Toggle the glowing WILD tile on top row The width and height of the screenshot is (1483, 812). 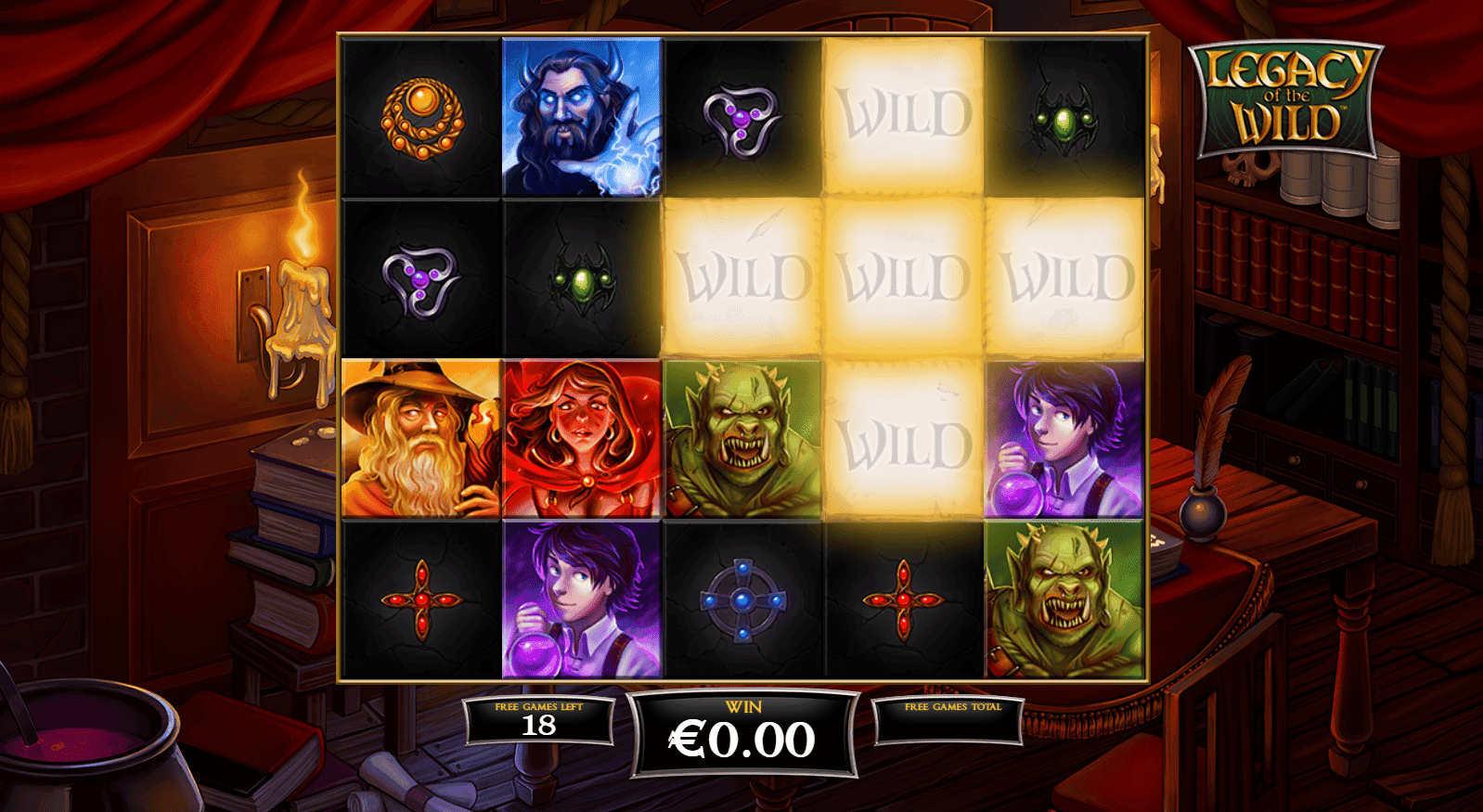pos(905,116)
